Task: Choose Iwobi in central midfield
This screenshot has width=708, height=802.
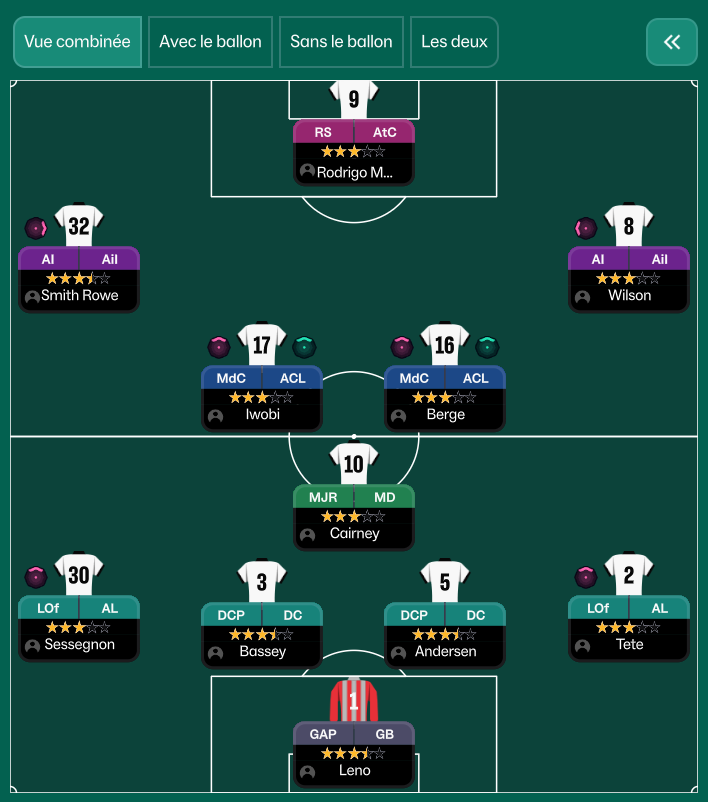Action: click(x=262, y=397)
